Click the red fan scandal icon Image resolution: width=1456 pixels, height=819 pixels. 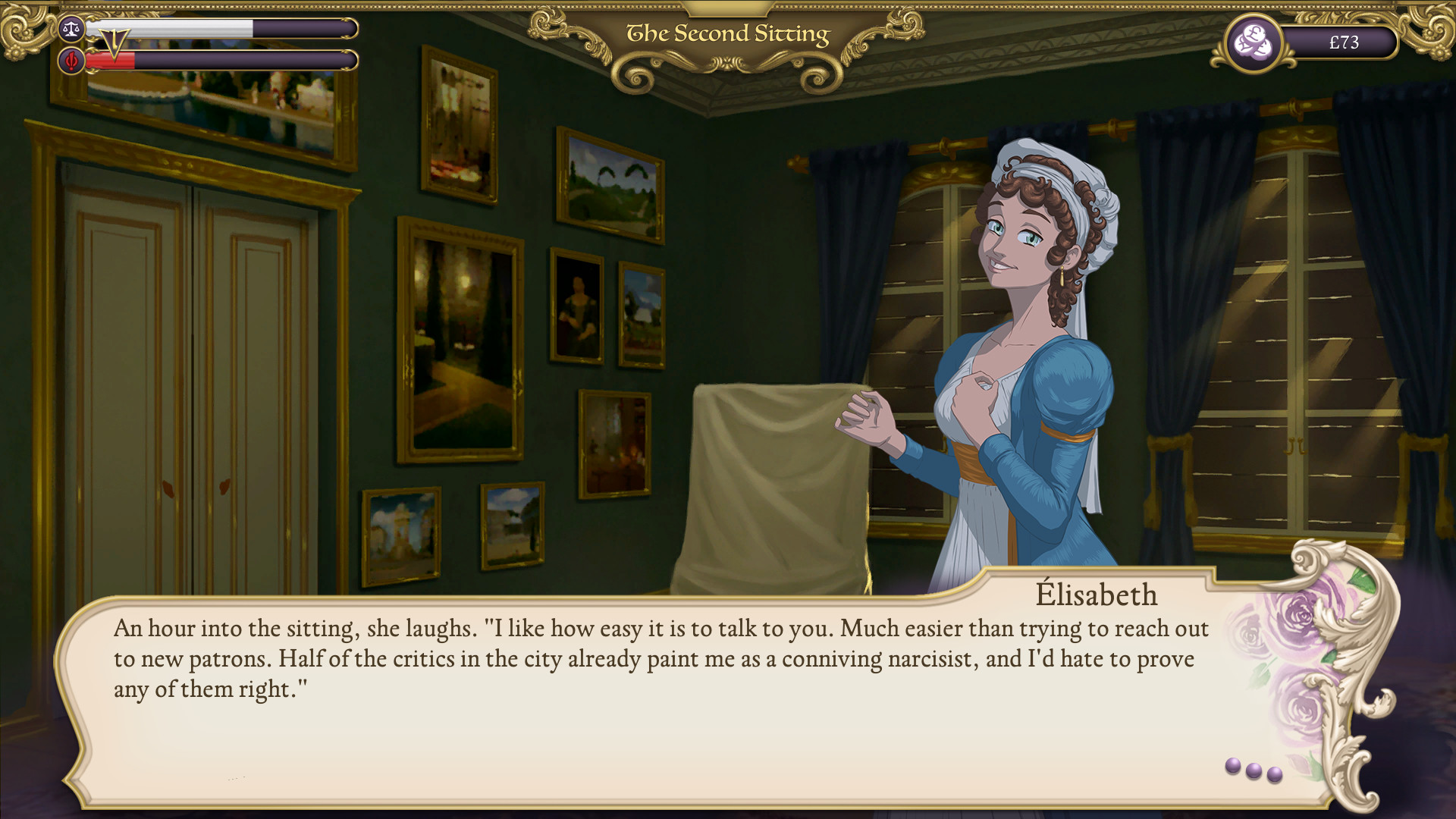click(72, 61)
